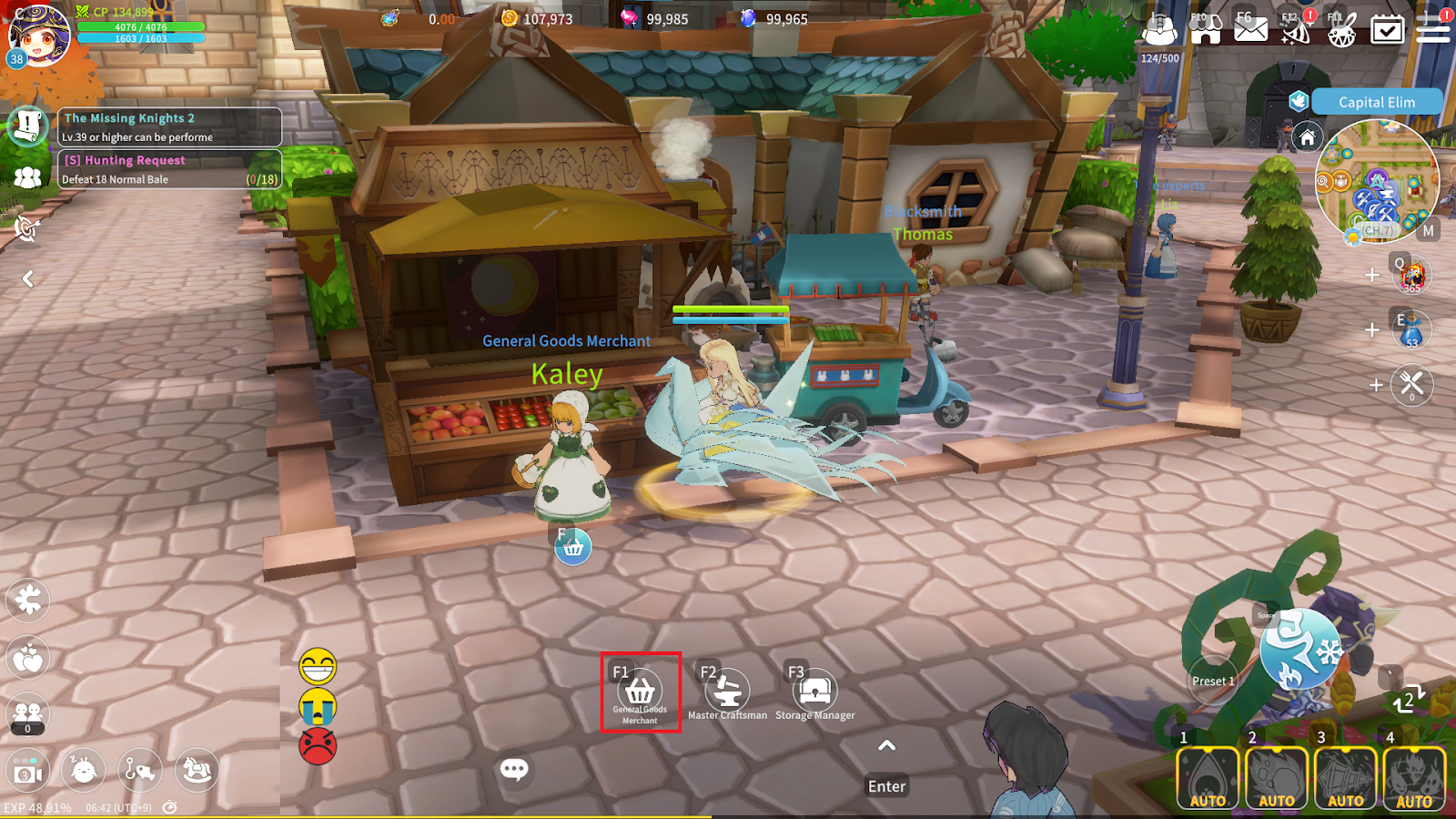1456x819 pixels.
Task: Use the blue potion quick slot
Action: 1411,329
